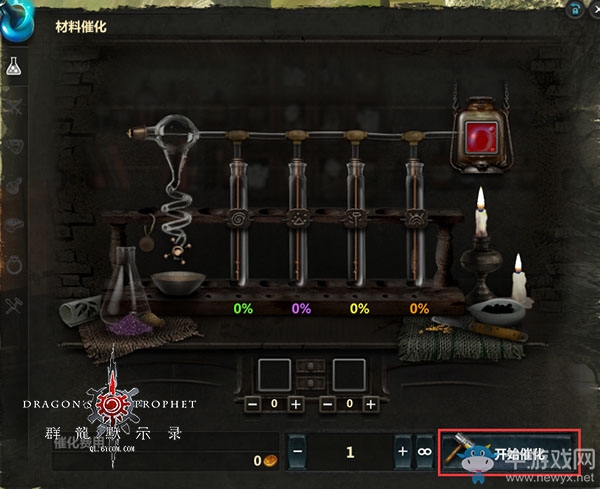
Task: Switch to the ring category tab
Action: click(x=14, y=263)
